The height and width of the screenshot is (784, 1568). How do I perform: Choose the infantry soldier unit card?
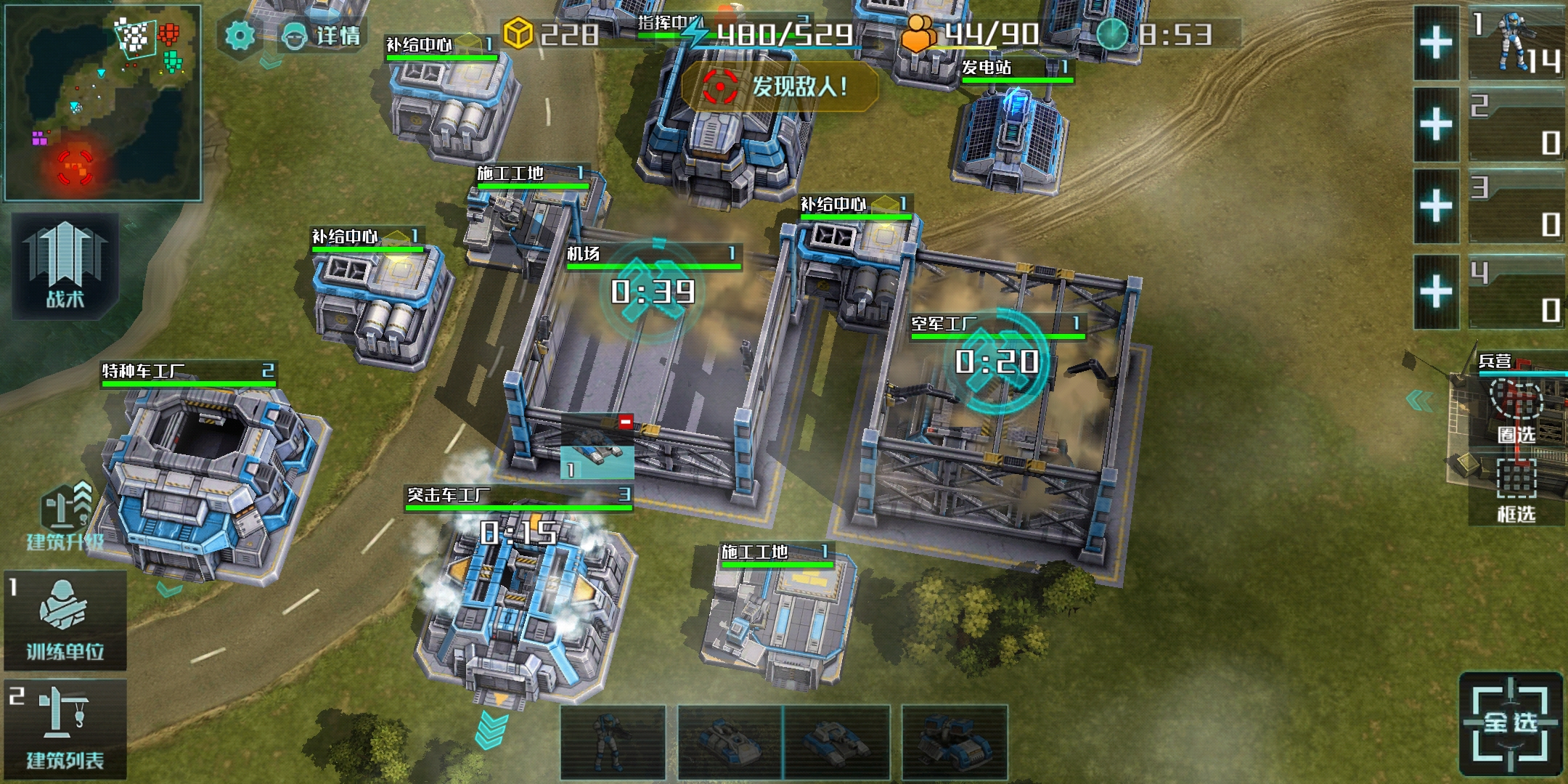click(613, 742)
